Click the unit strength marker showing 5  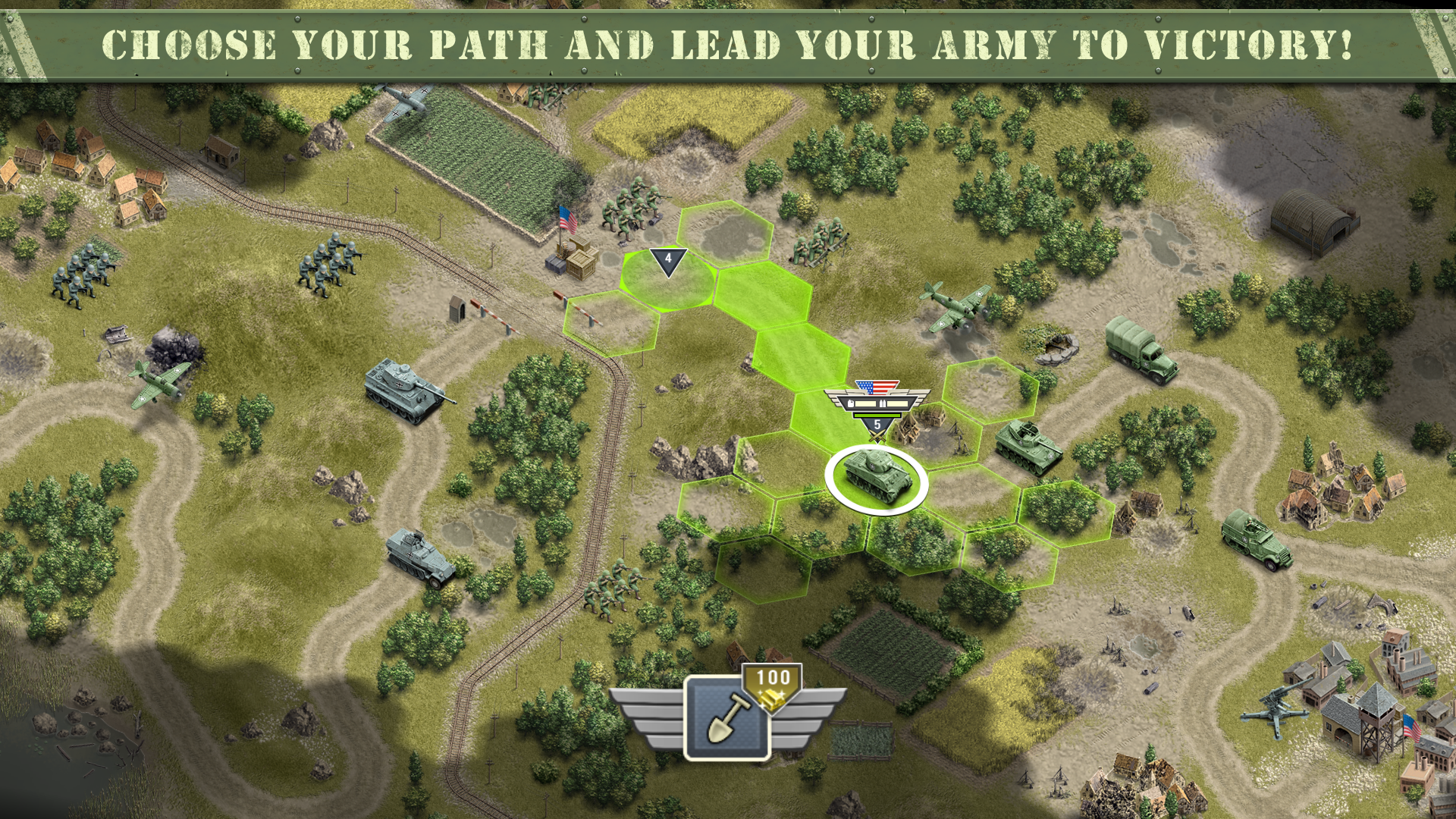coord(877,425)
